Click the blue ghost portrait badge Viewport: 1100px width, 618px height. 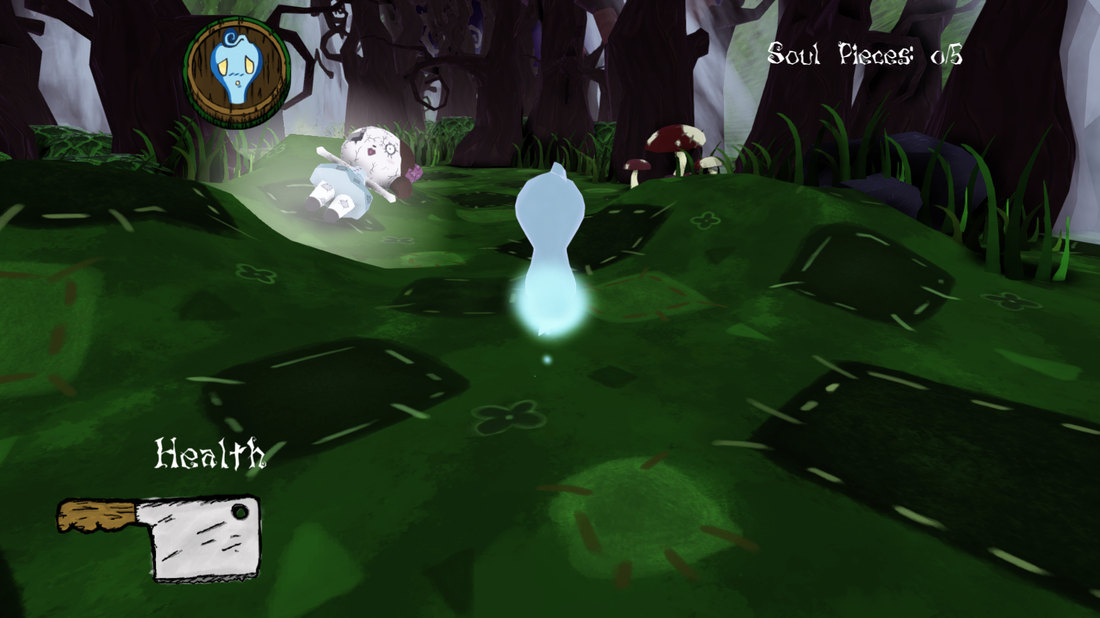[237, 73]
